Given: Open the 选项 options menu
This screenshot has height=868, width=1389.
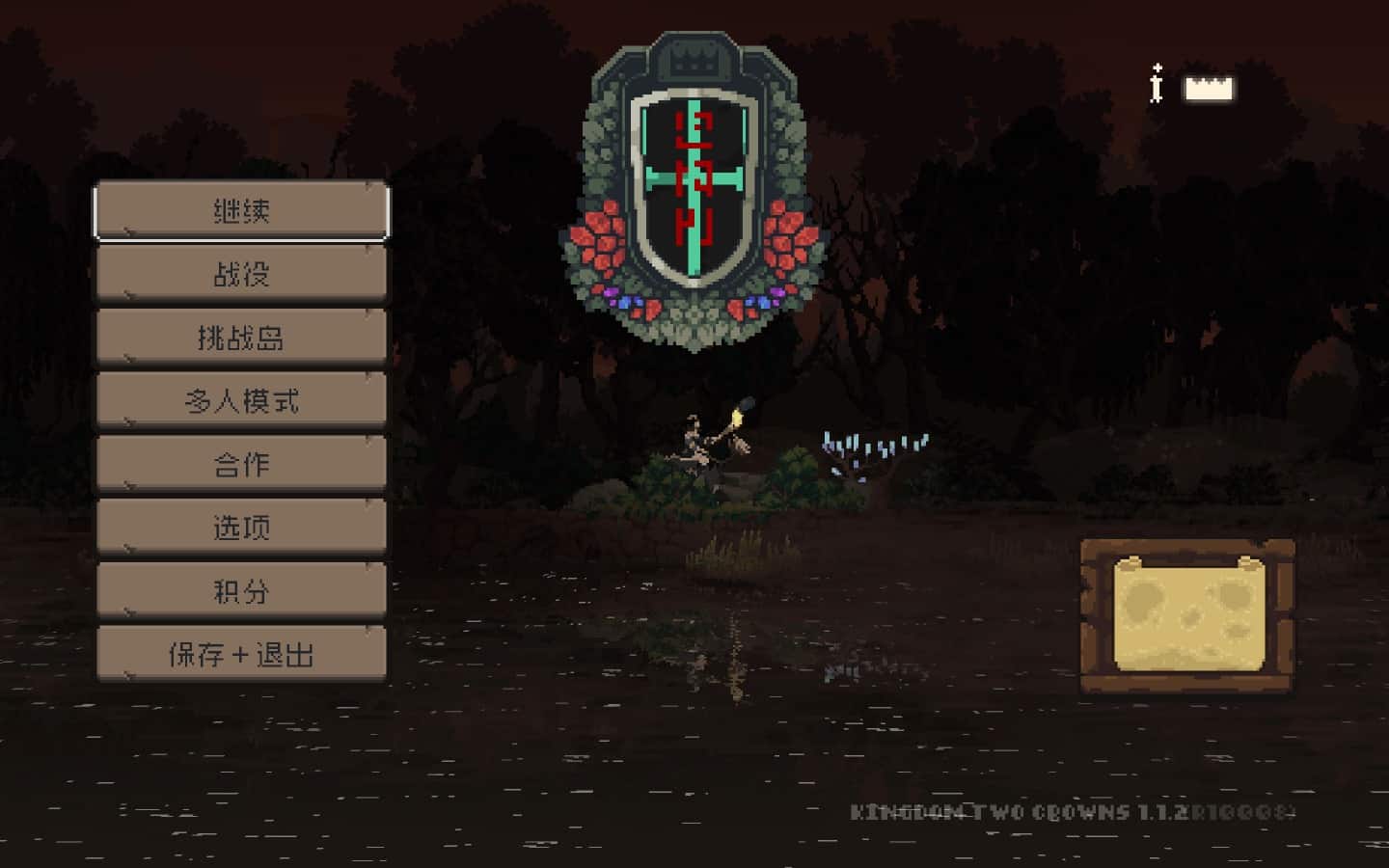Looking at the screenshot, I should point(241,528).
